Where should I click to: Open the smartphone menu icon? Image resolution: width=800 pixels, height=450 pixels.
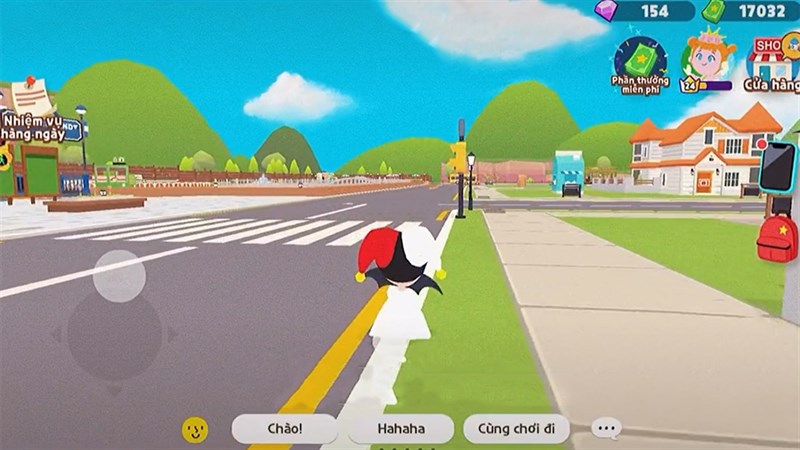[777, 167]
